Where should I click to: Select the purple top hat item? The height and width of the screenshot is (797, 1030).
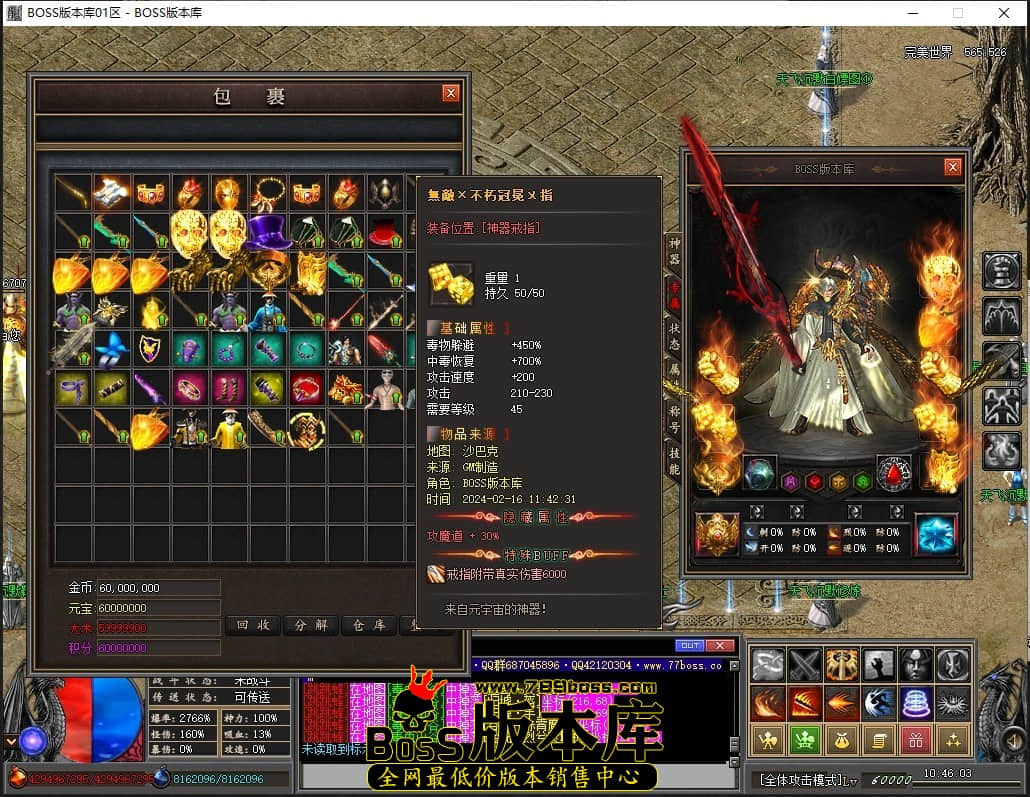point(267,233)
